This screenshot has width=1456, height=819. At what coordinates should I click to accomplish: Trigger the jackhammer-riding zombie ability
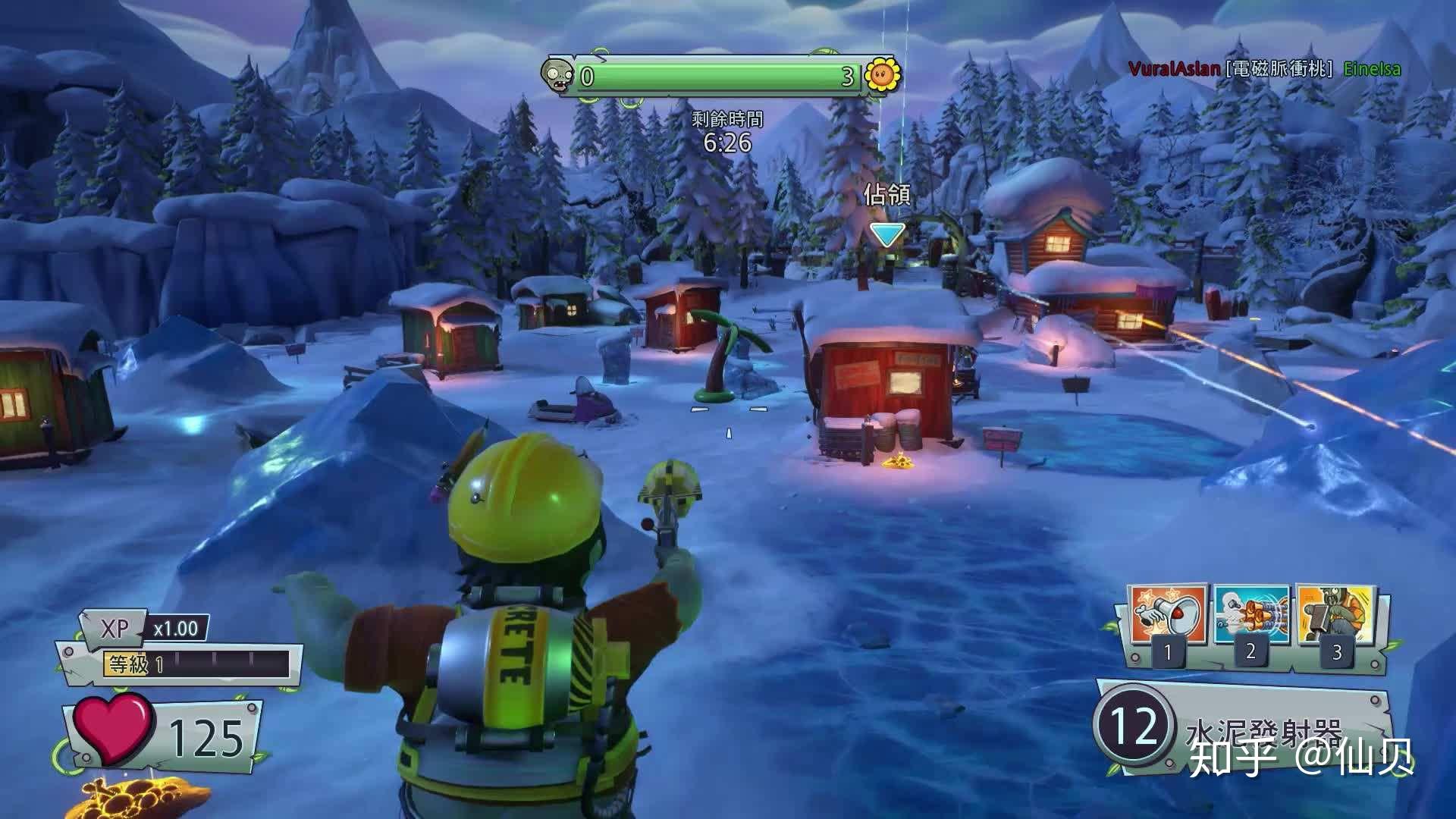pyautogui.click(x=1336, y=614)
